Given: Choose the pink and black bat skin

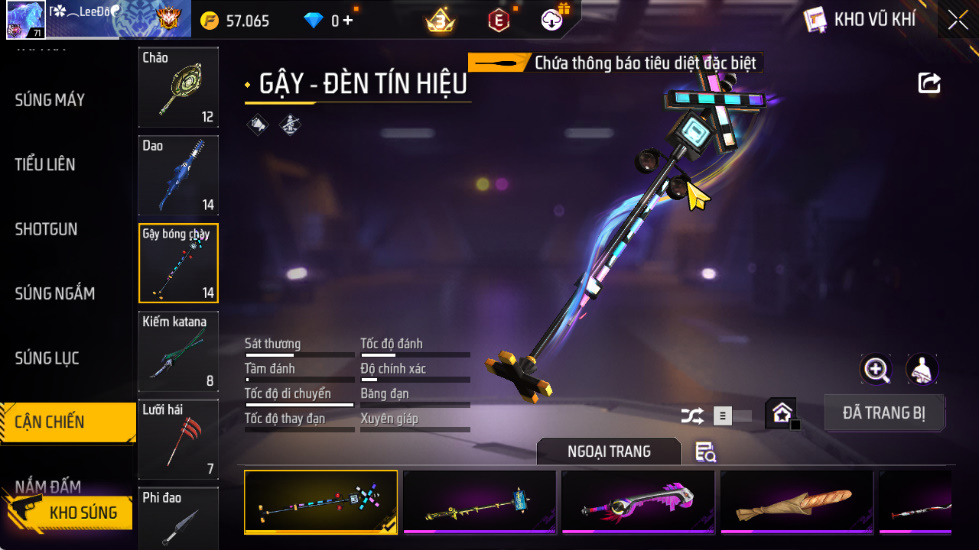Looking at the screenshot, I should [638, 501].
